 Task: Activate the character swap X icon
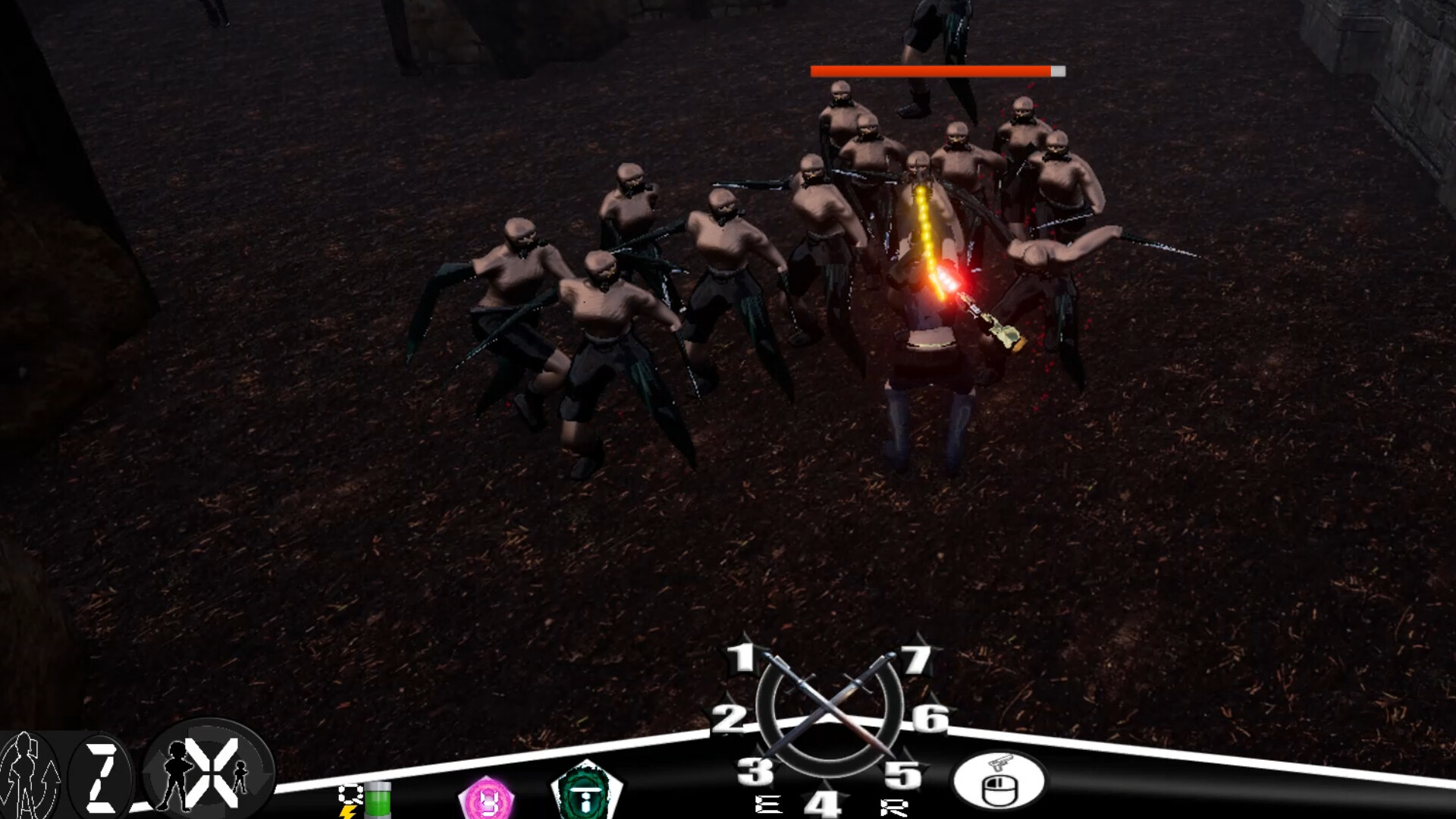click(211, 773)
